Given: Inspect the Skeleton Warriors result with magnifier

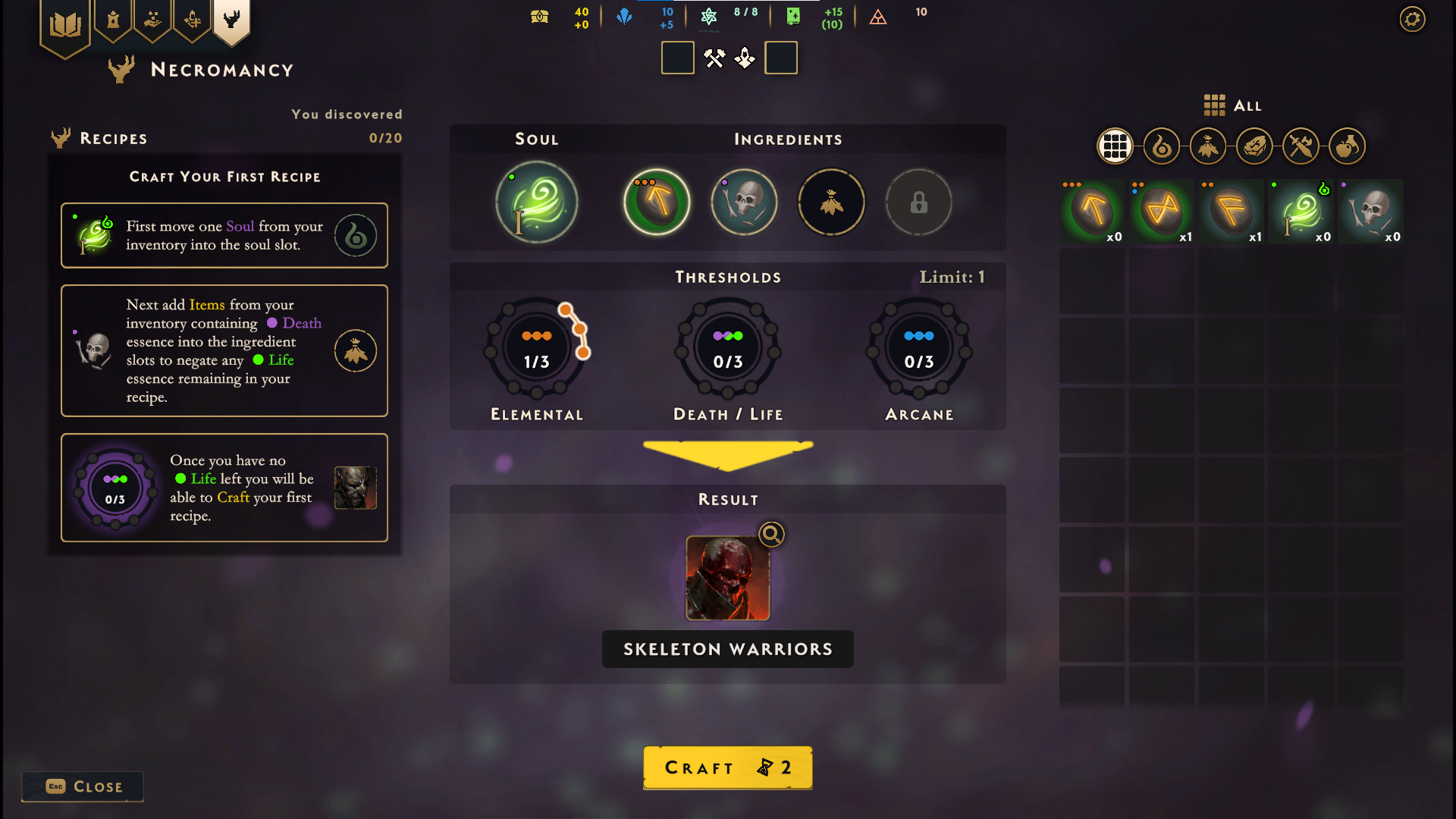Looking at the screenshot, I should 771,535.
